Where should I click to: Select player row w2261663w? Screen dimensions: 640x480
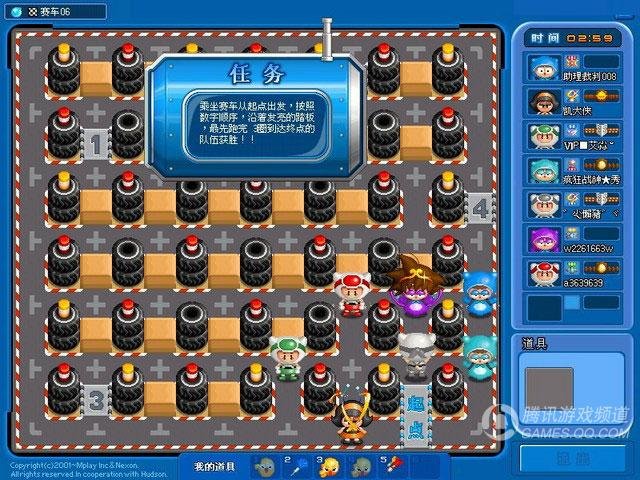[x=573, y=240]
